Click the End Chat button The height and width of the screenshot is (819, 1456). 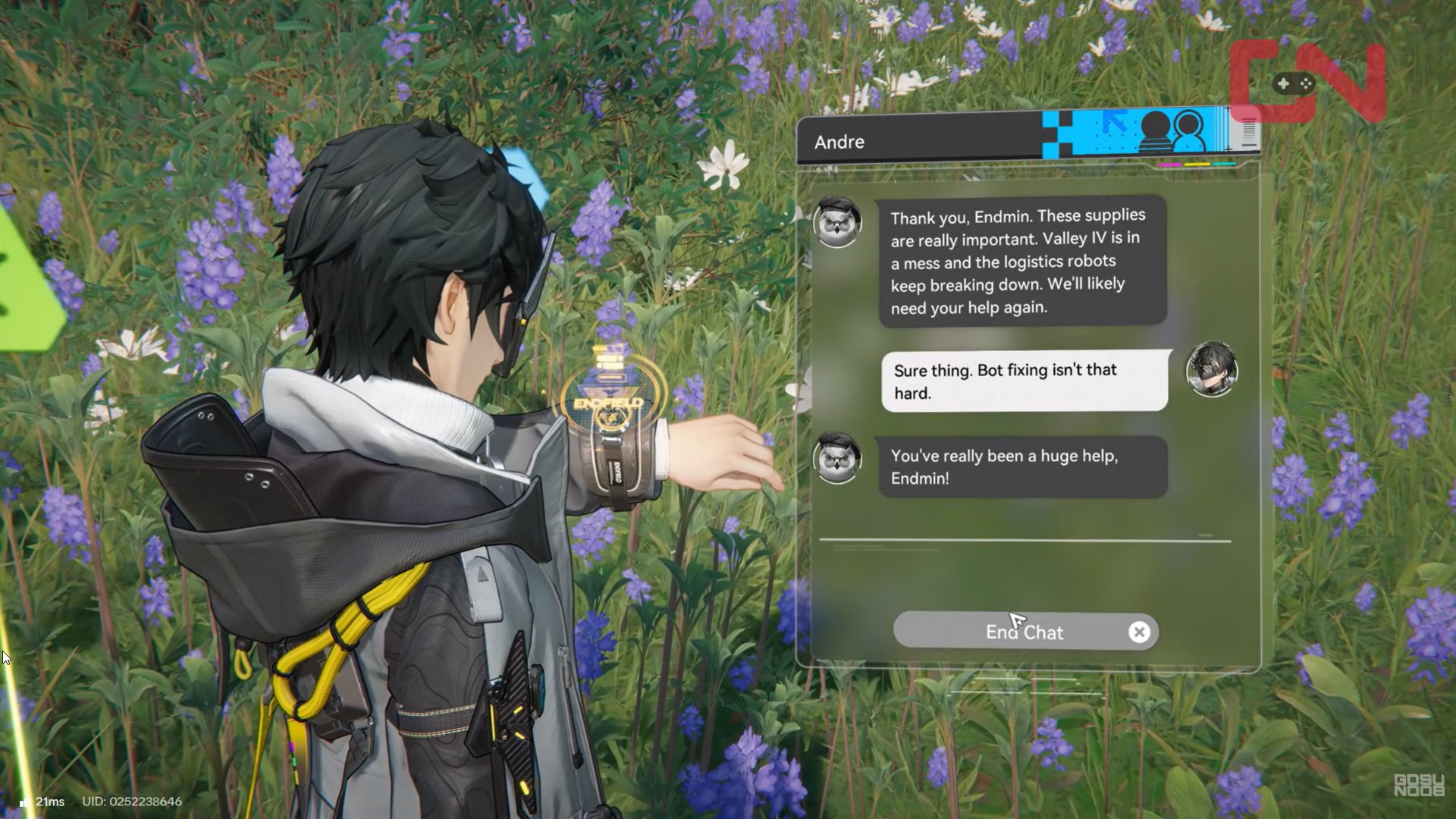1025,632
